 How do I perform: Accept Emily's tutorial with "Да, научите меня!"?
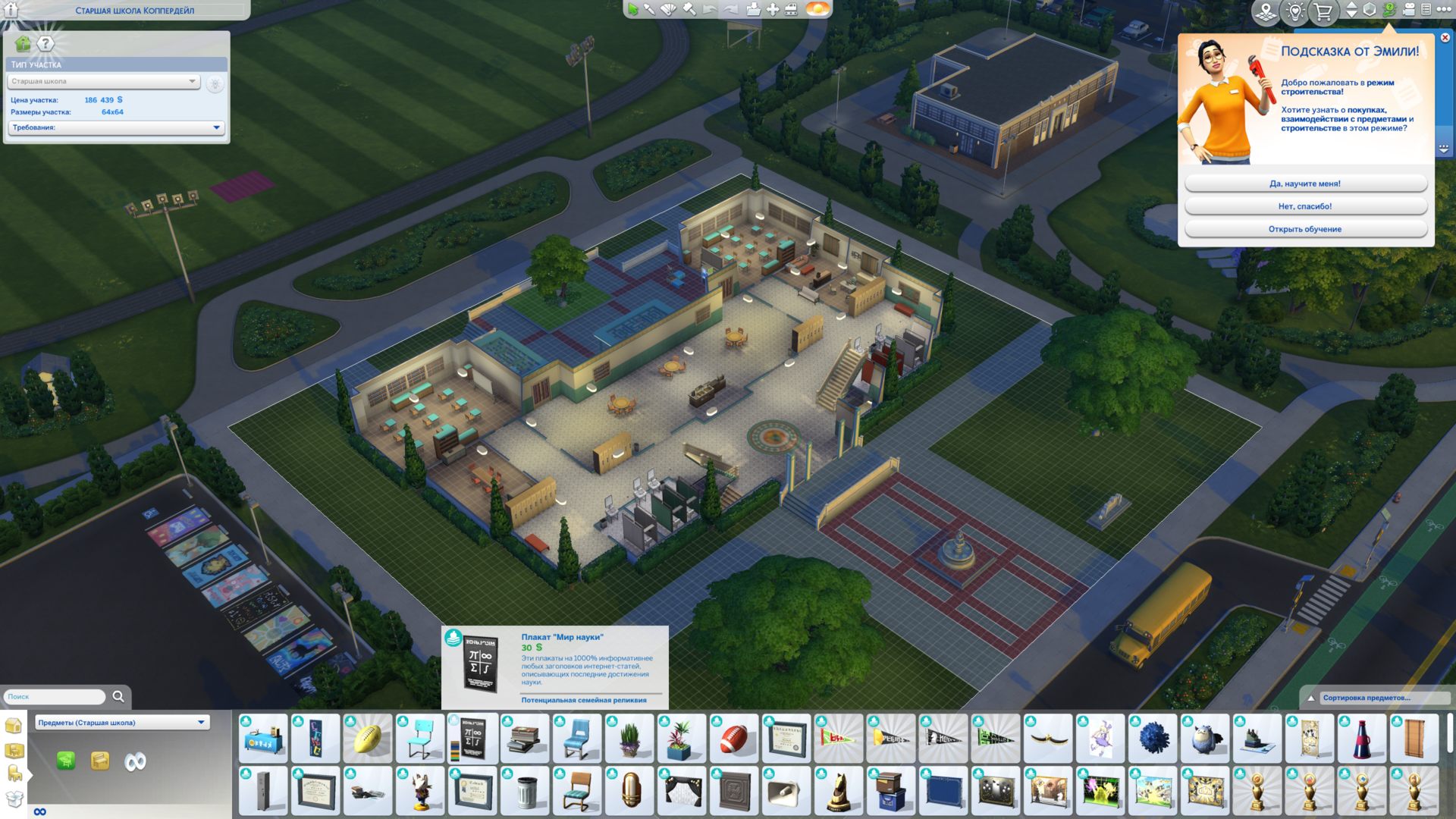coord(1305,184)
